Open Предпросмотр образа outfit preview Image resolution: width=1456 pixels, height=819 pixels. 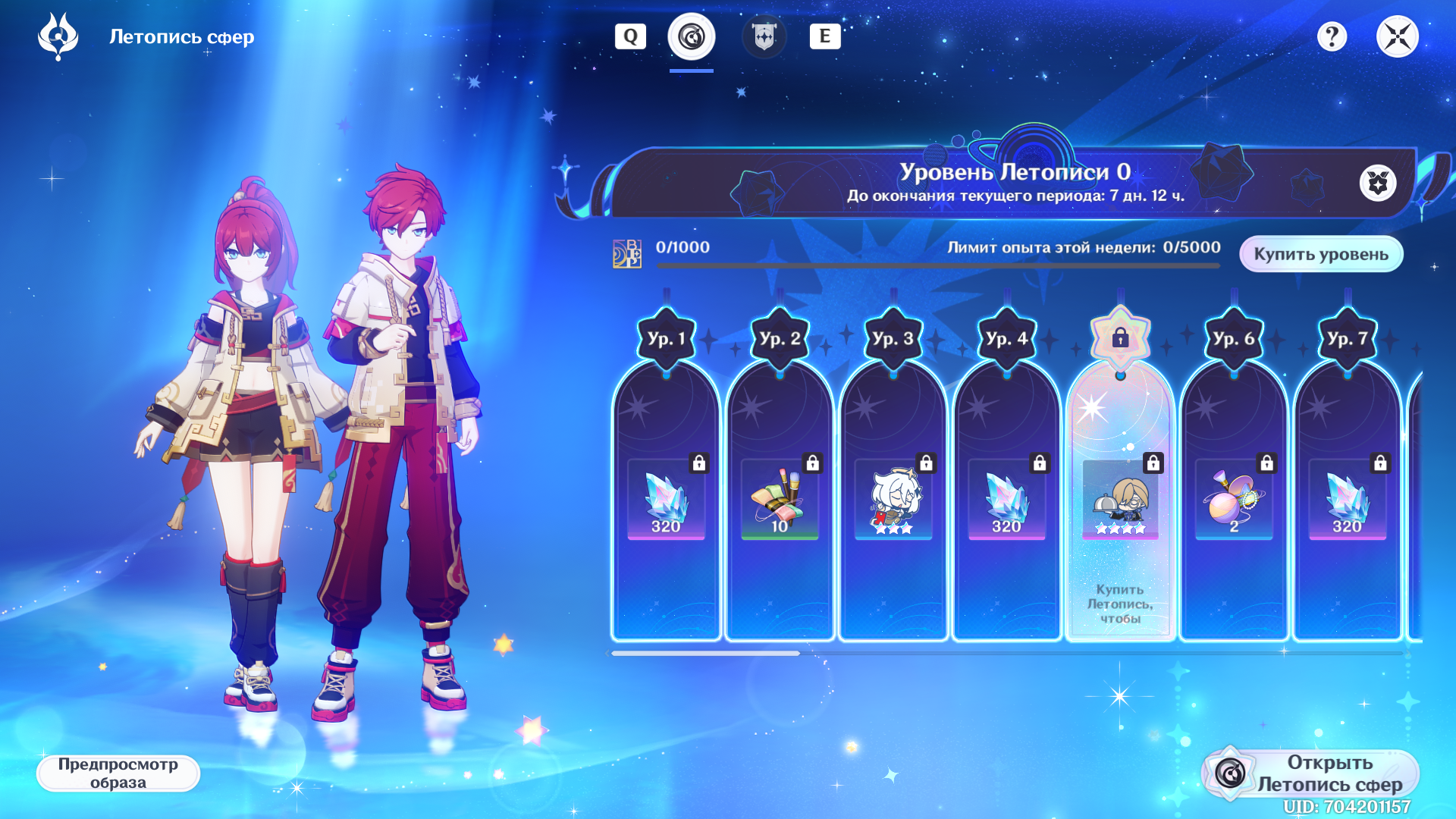[x=118, y=773]
